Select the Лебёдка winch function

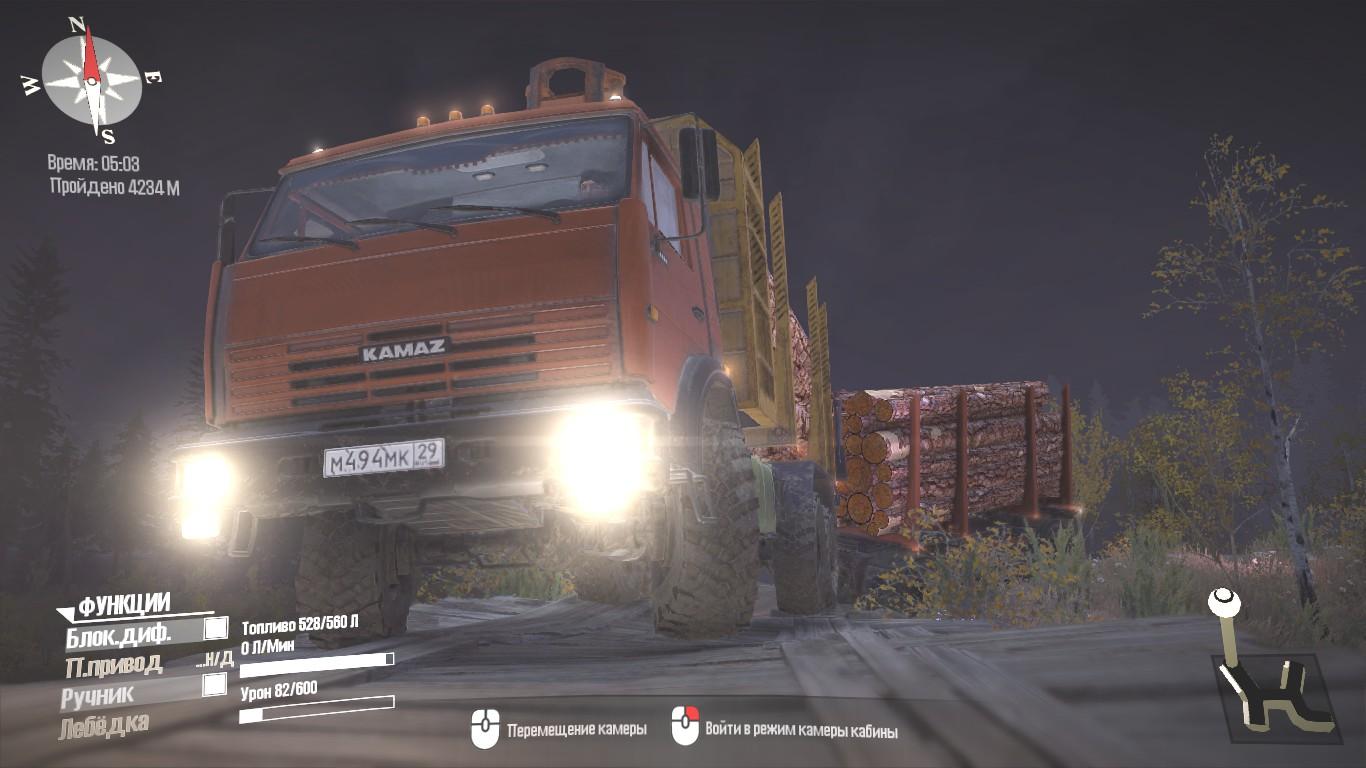[104, 725]
